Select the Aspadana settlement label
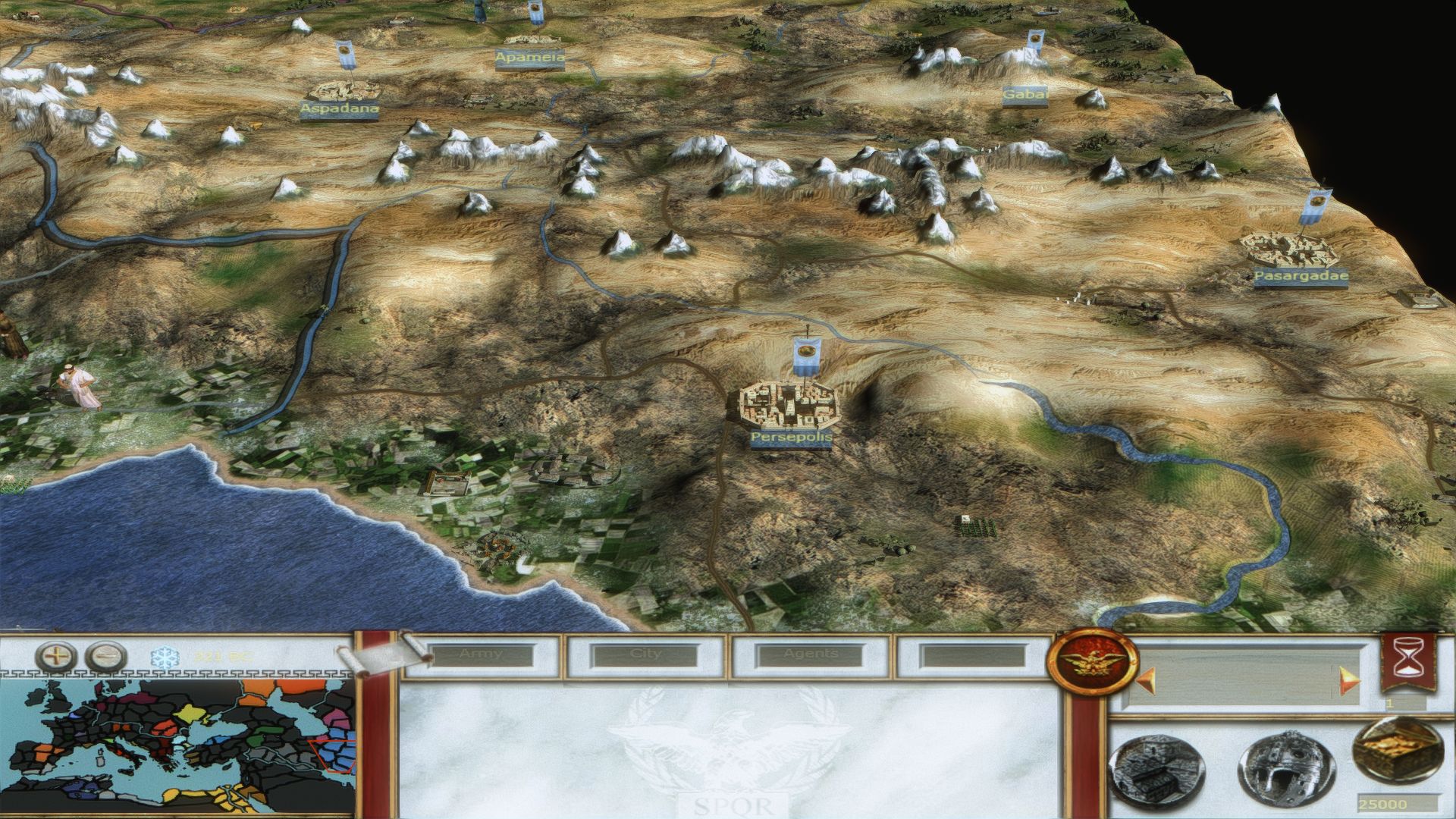Screen dimensions: 1456x819 coord(339,109)
